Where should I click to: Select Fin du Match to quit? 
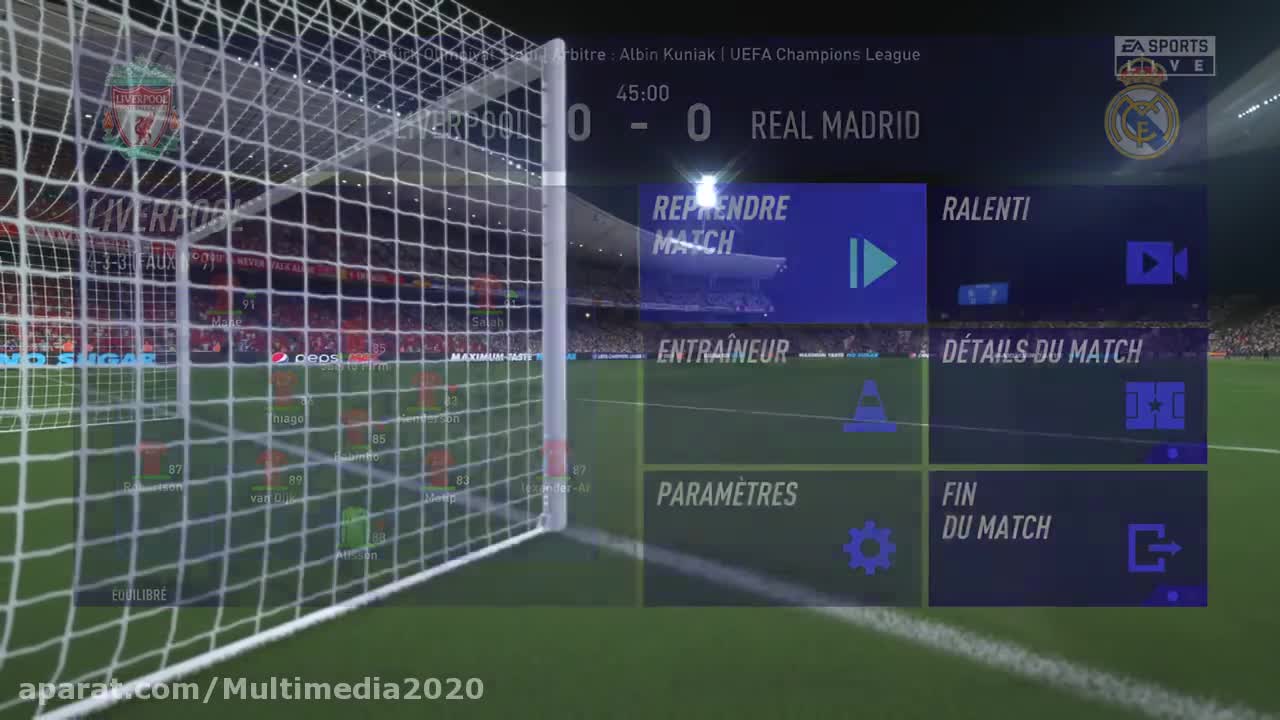click(x=1067, y=538)
